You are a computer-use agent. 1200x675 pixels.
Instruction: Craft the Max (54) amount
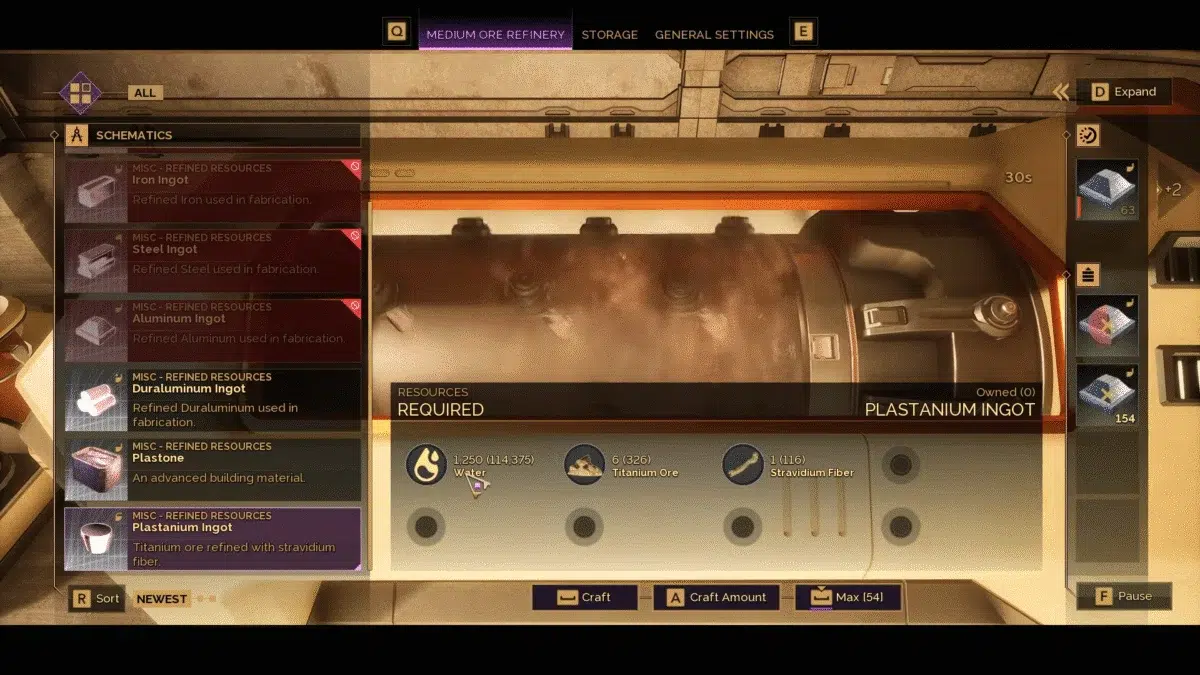[x=848, y=597]
